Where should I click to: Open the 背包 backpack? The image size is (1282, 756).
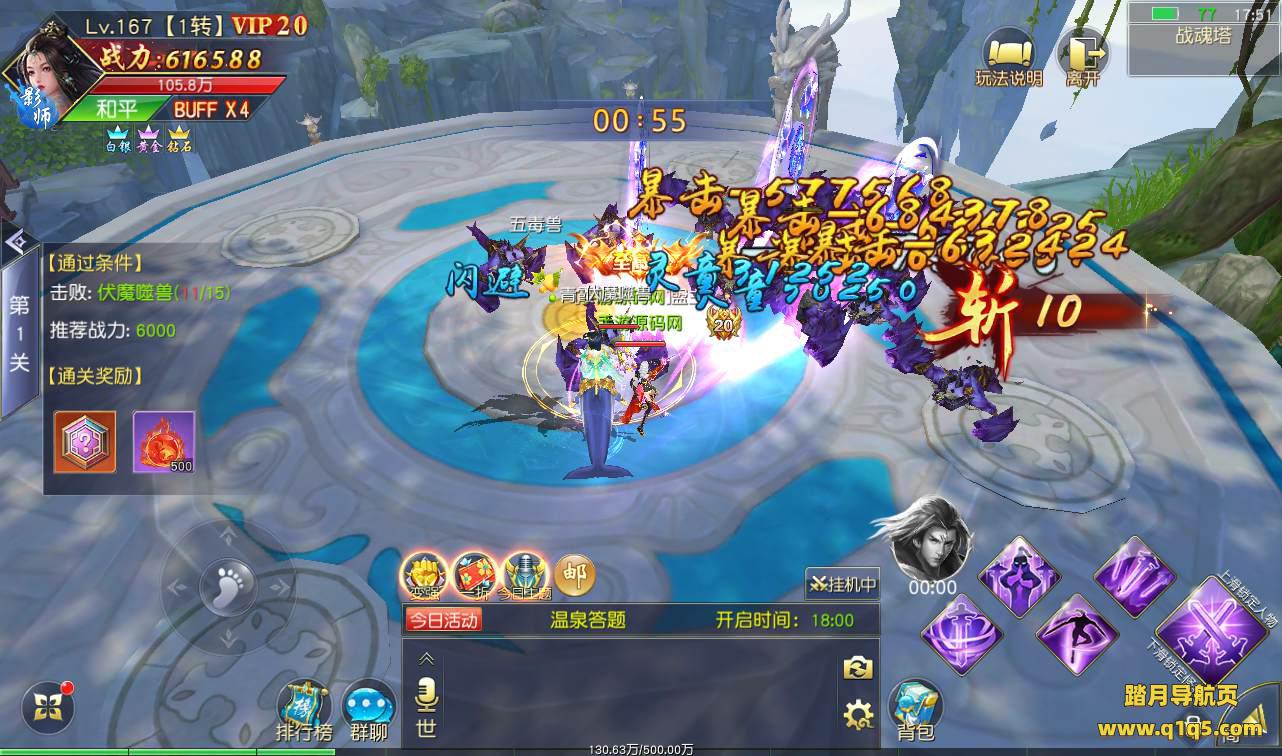click(x=914, y=708)
